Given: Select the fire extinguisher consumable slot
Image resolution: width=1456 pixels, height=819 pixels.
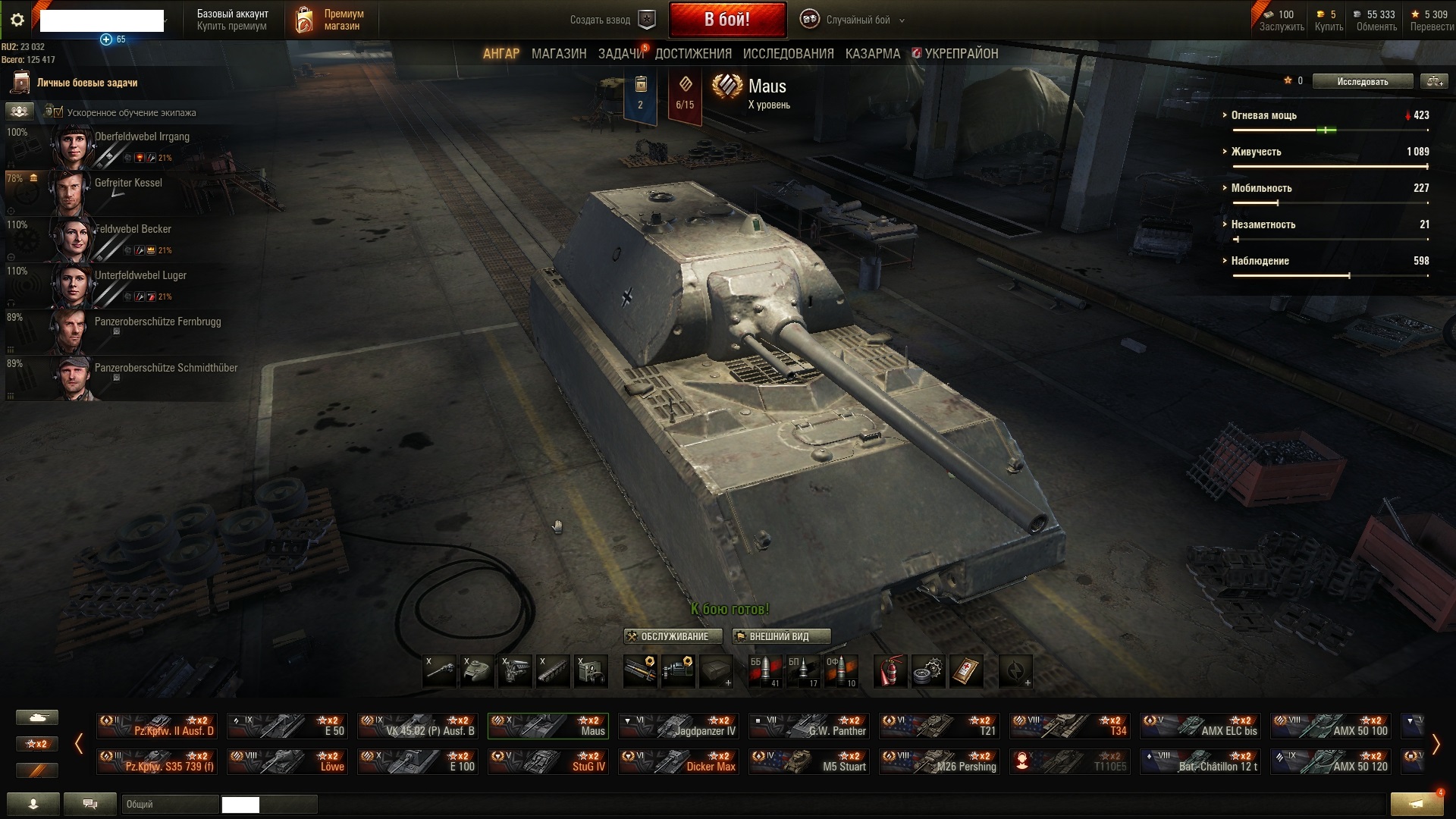Looking at the screenshot, I should (890, 671).
